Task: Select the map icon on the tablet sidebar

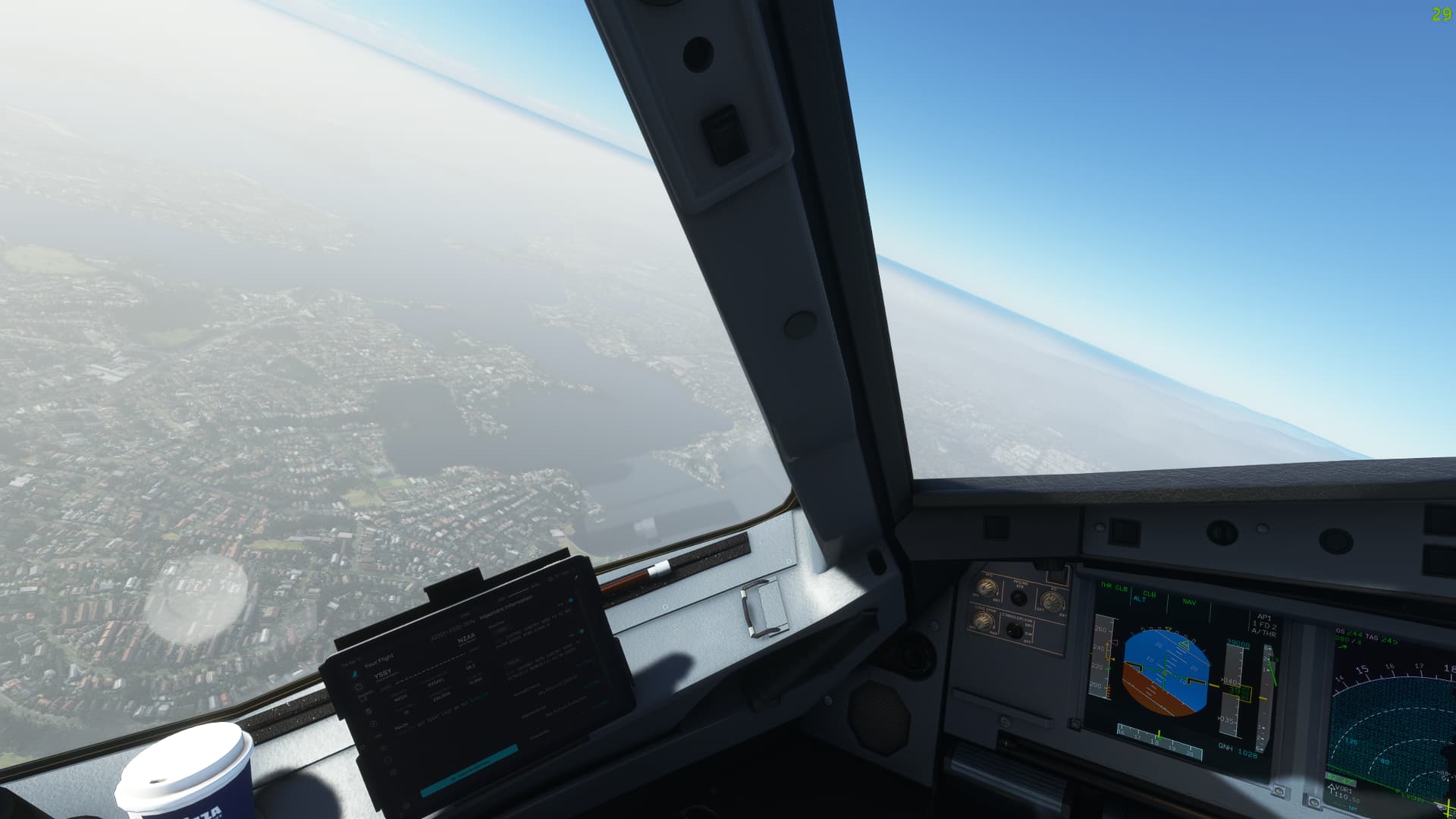Action: click(383, 747)
